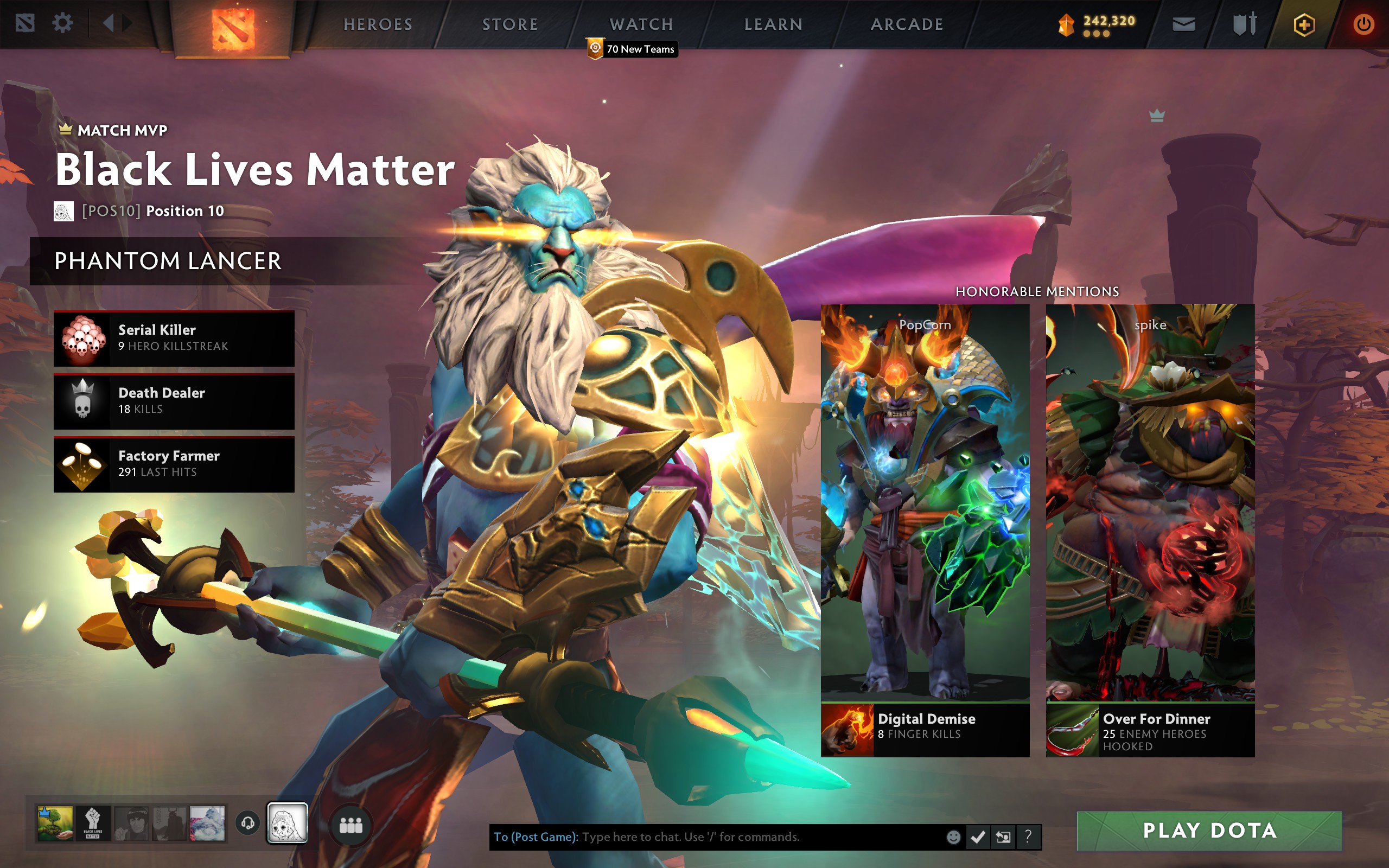The image size is (1389, 868).
Task: Go to the WATCH tab
Action: [x=641, y=24]
